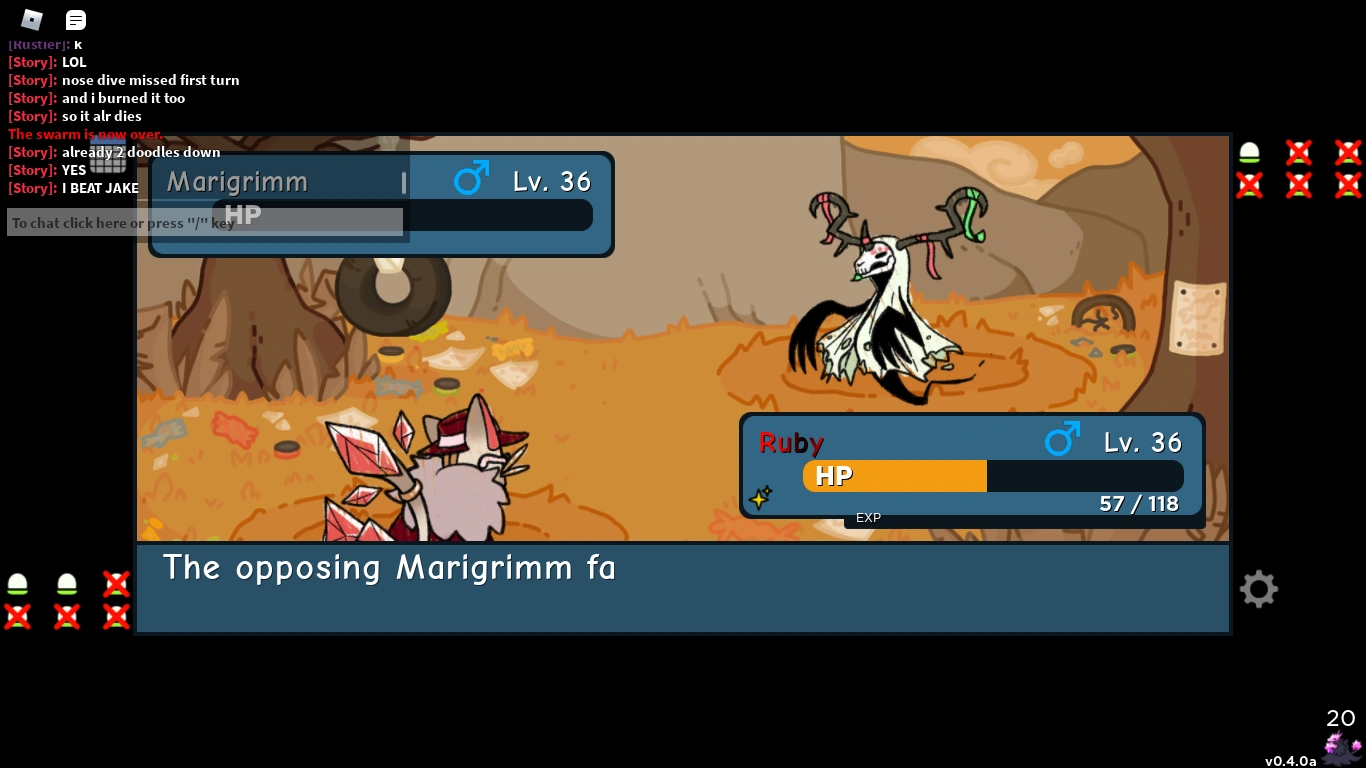Click the purple creature sprite near the version number
Image resolution: width=1366 pixels, height=768 pixels.
coord(1338,745)
